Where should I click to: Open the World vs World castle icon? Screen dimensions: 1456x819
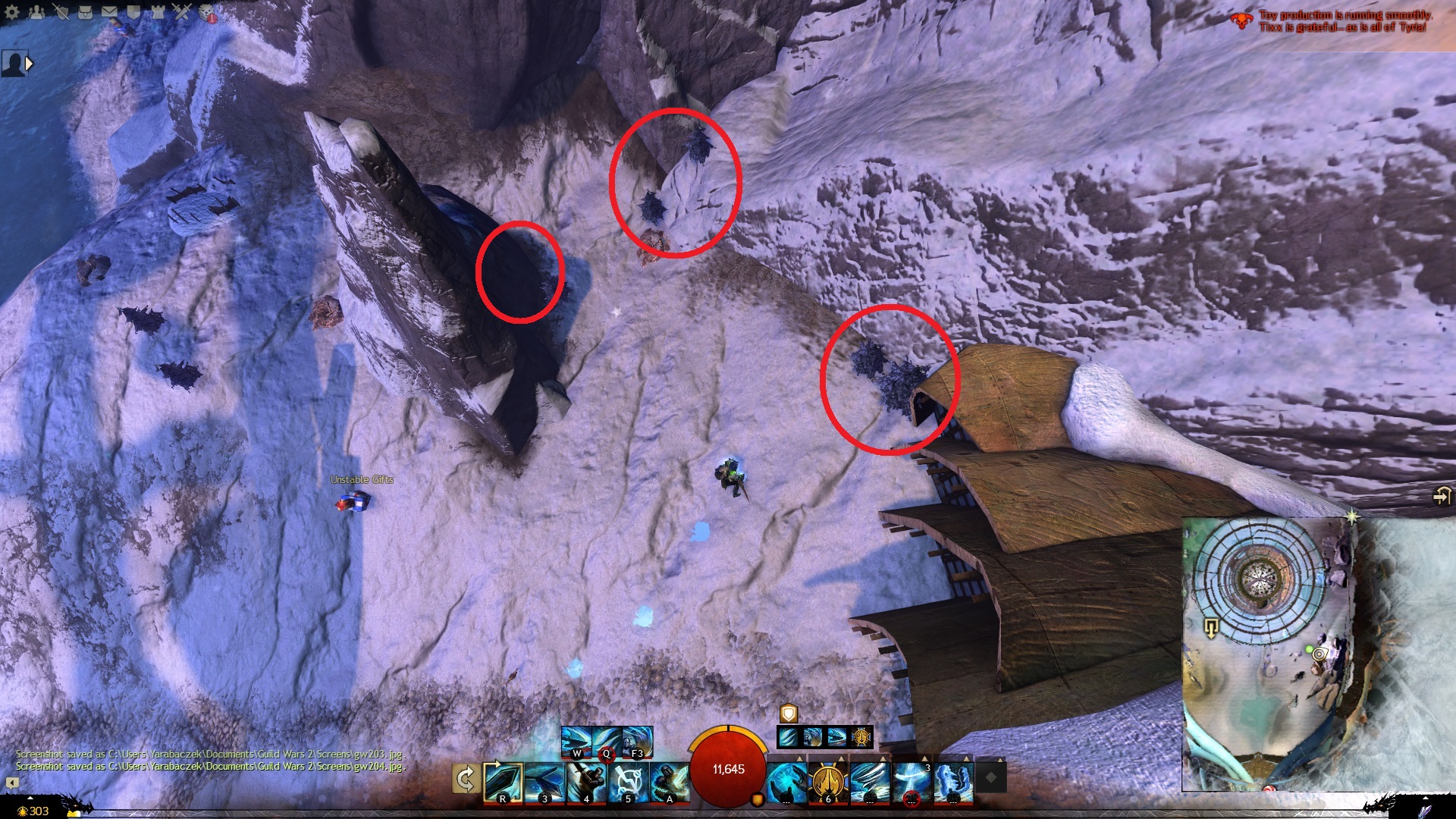[x=158, y=11]
